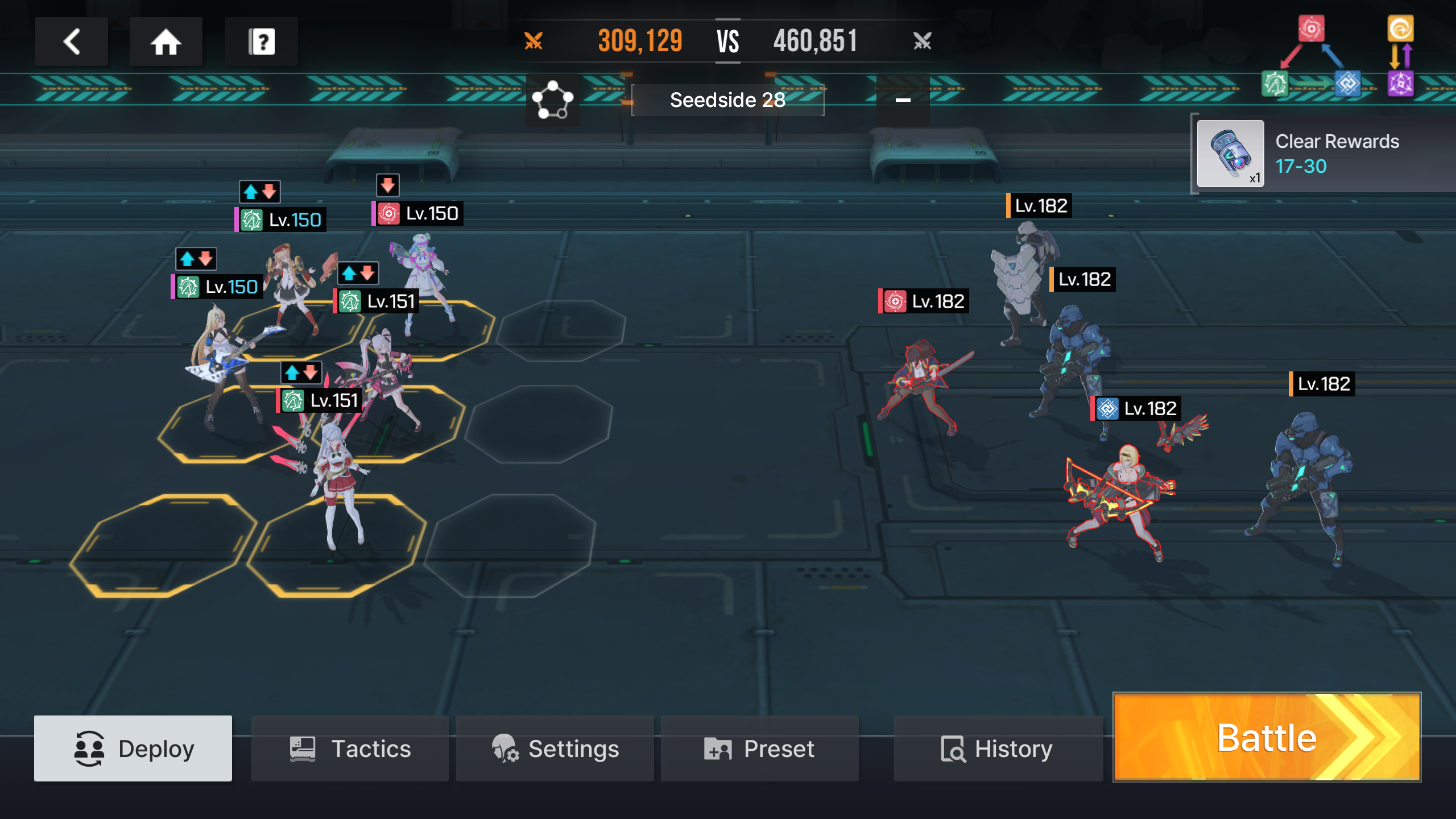Select the Lv.150 red-element unit tag
This screenshot has width=1456, height=819.
point(418,214)
